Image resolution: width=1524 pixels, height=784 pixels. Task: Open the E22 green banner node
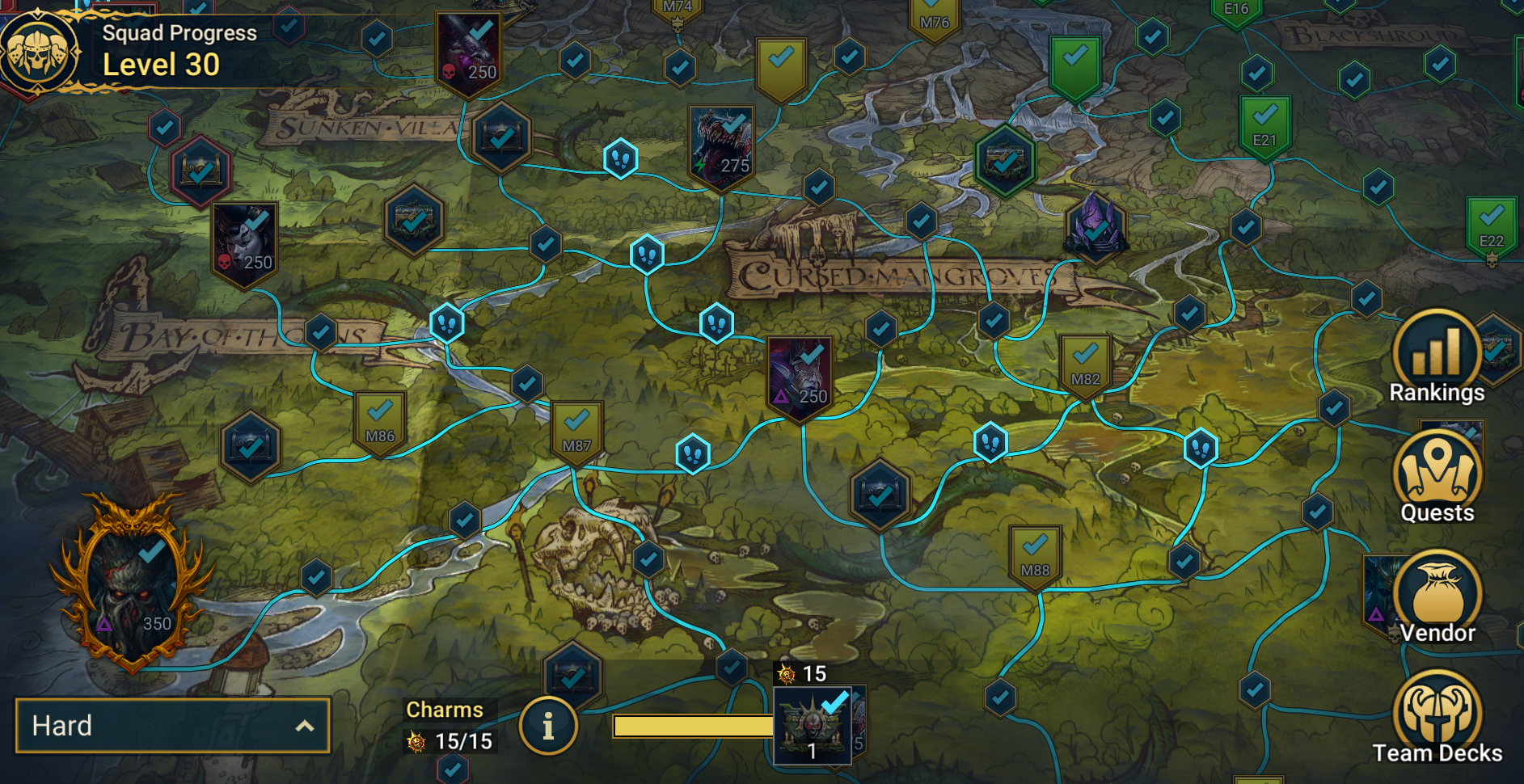(x=1491, y=226)
